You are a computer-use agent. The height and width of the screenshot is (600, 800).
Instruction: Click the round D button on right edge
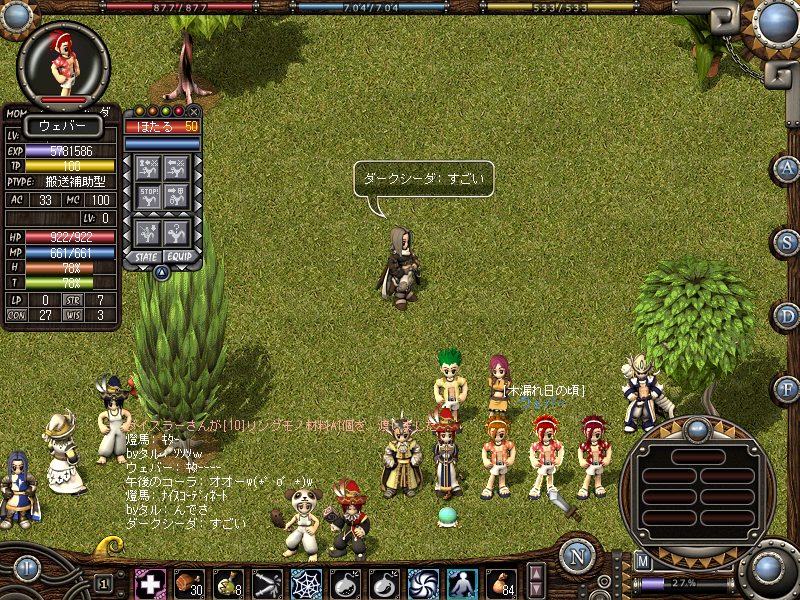point(787,314)
